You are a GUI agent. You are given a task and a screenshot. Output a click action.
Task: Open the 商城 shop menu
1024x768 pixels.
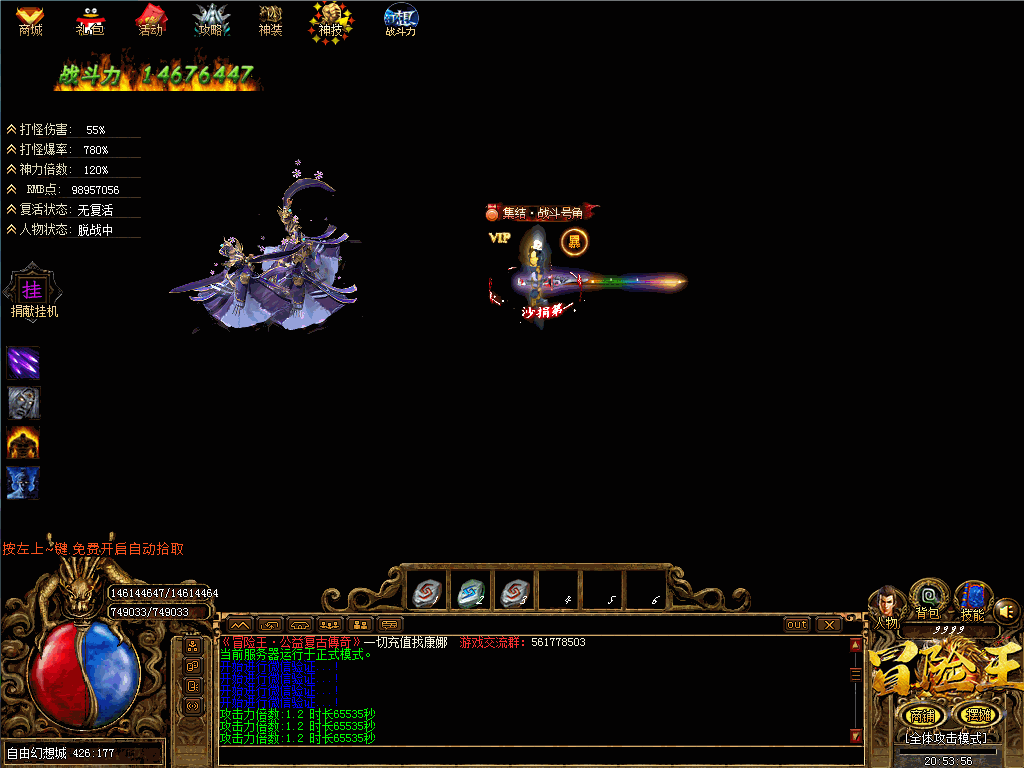tap(30, 20)
